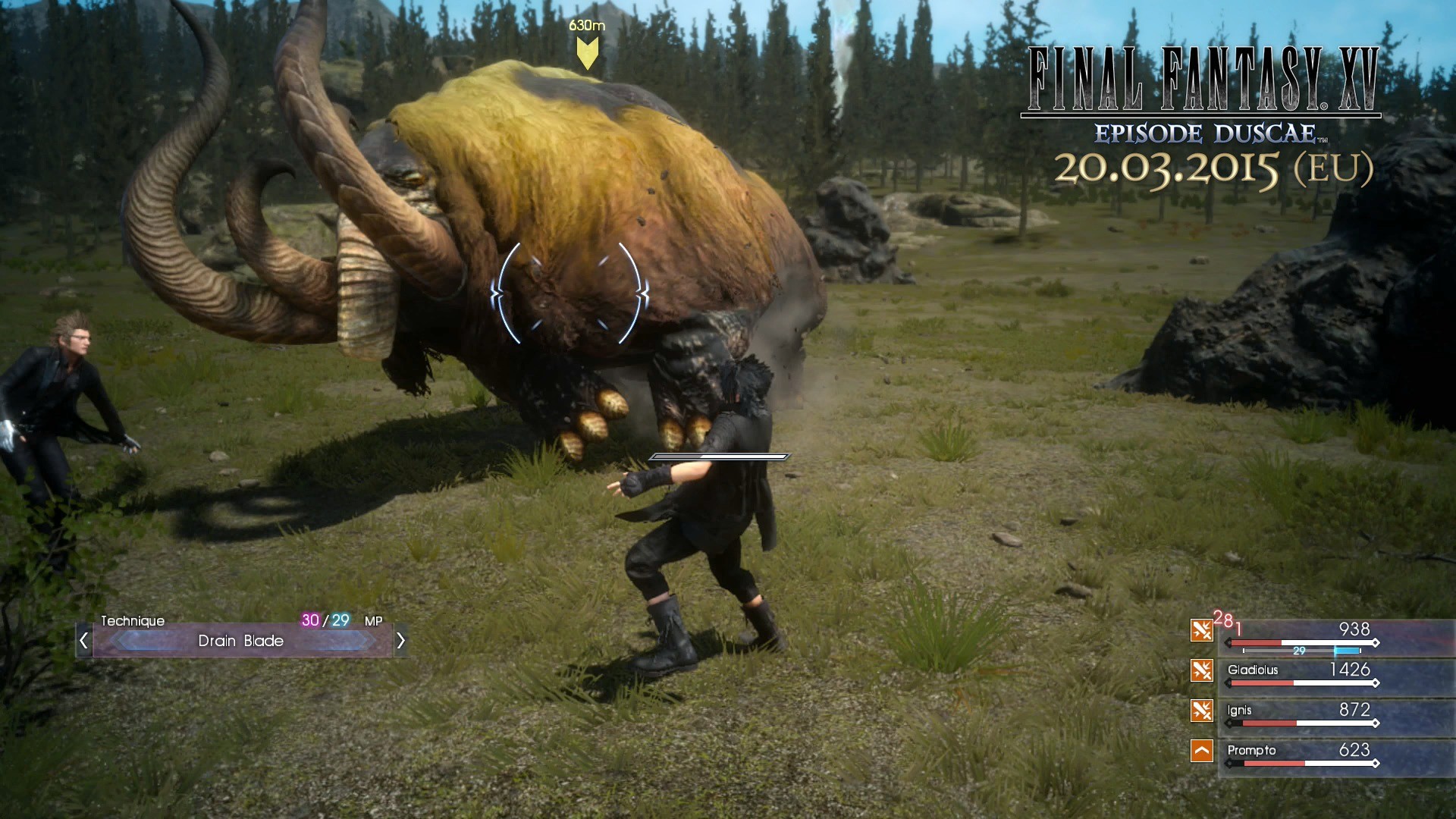
Task: Click Ignis's crossed-swords status icon
Action: coord(1201,711)
